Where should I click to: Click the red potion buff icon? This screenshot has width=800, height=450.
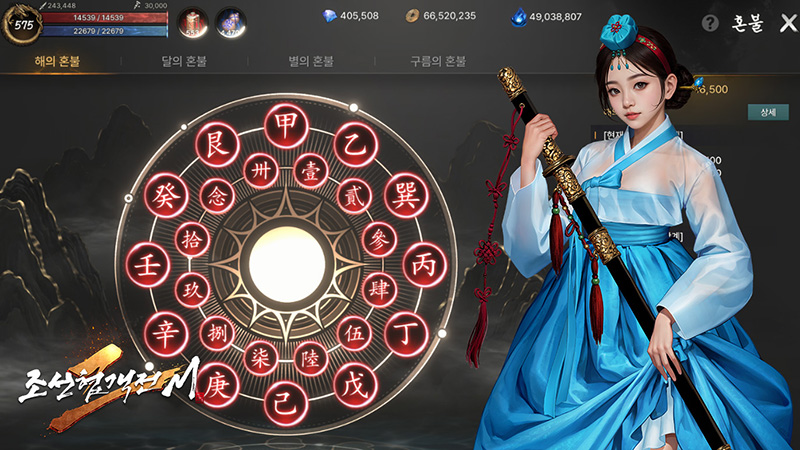click(x=193, y=24)
